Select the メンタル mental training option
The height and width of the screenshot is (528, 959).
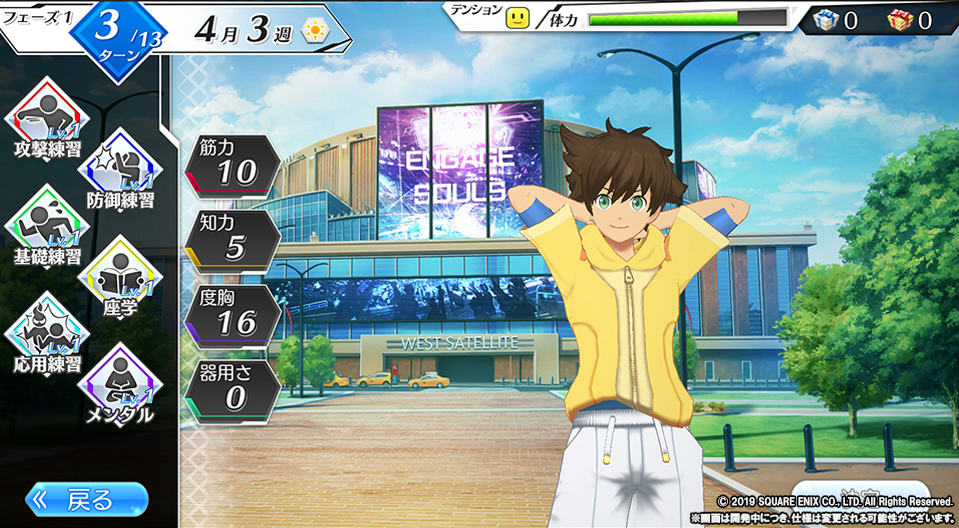(120, 385)
